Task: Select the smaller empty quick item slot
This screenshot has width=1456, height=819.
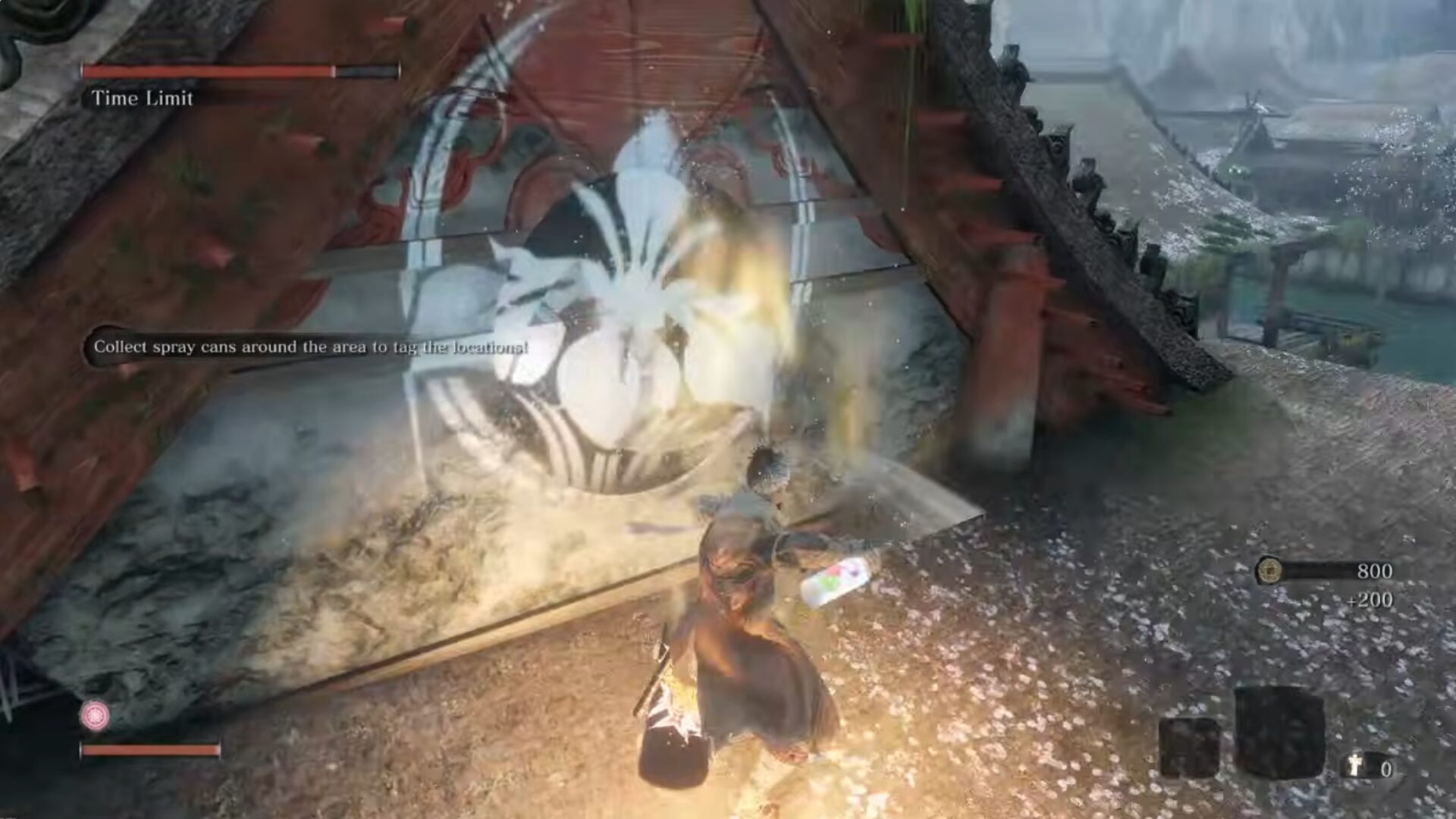Action: [1188, 747]
